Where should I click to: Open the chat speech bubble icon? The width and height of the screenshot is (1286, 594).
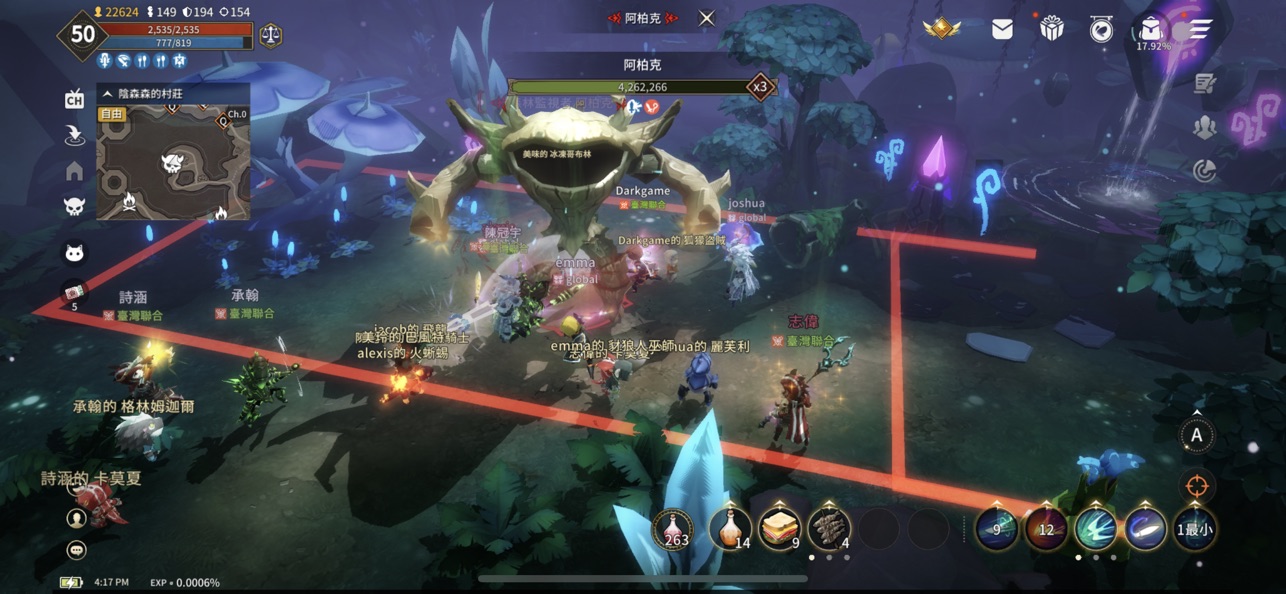76,550
